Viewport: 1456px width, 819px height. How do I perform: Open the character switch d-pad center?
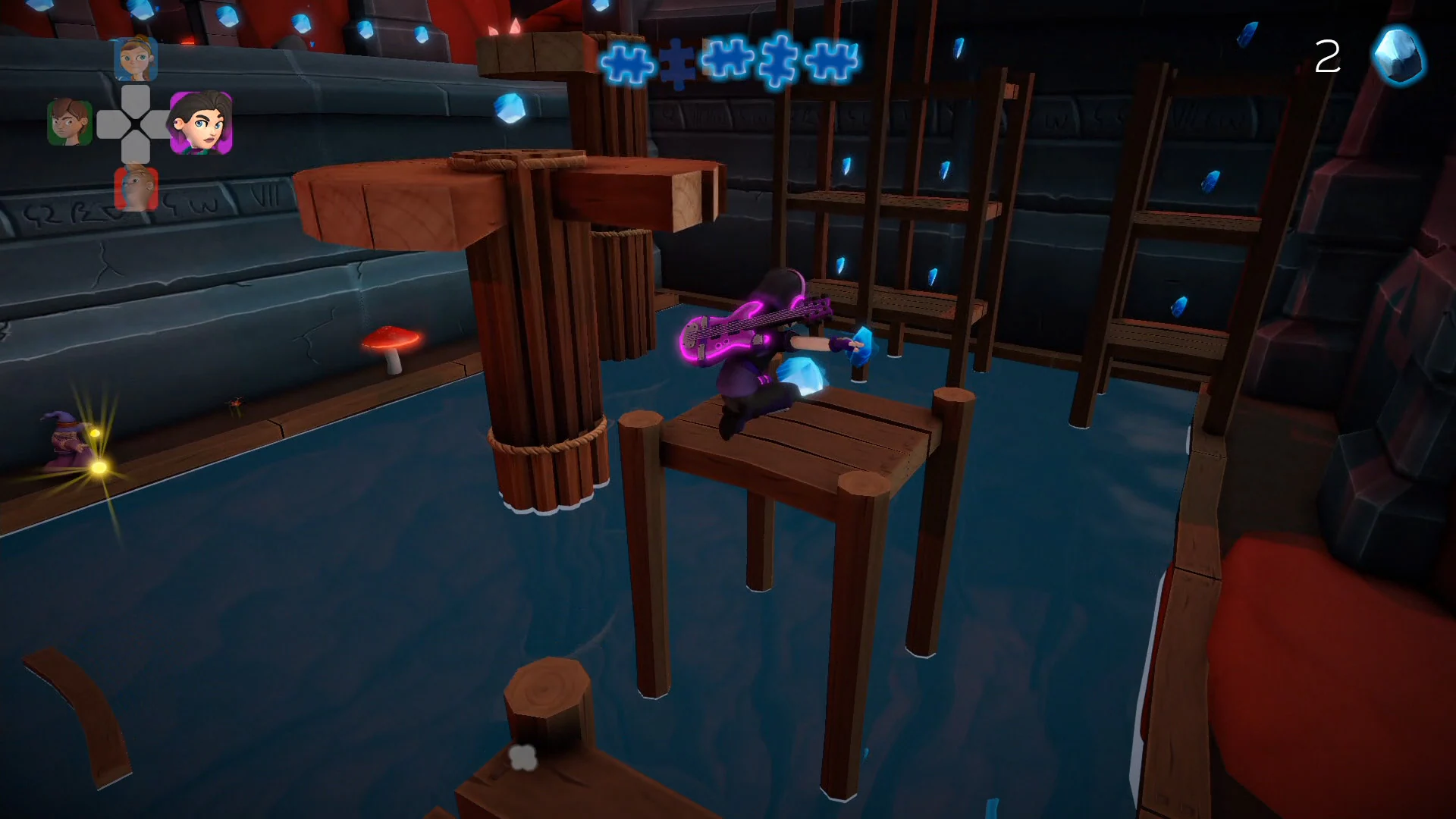pos(135,124)
